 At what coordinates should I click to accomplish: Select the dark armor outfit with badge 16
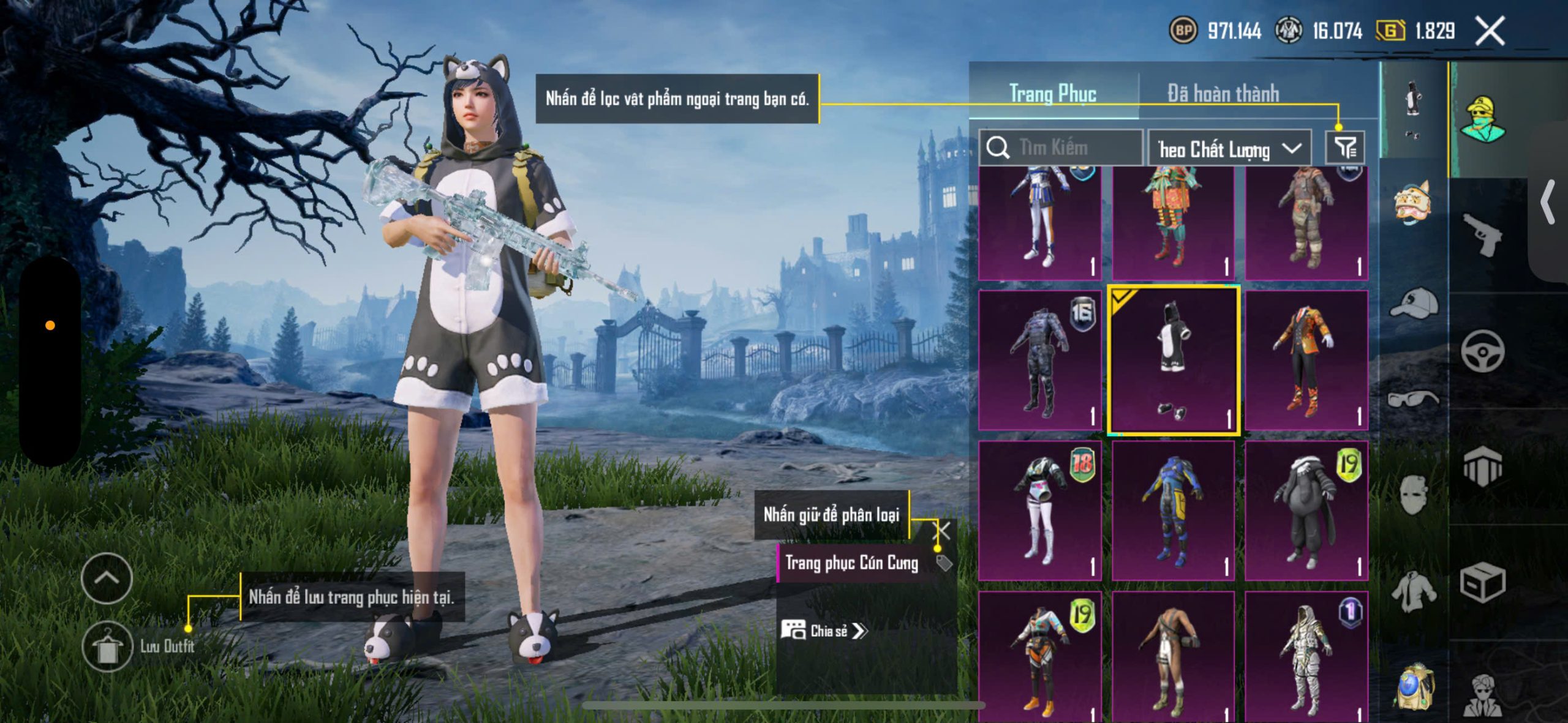tap(1040, 361)
